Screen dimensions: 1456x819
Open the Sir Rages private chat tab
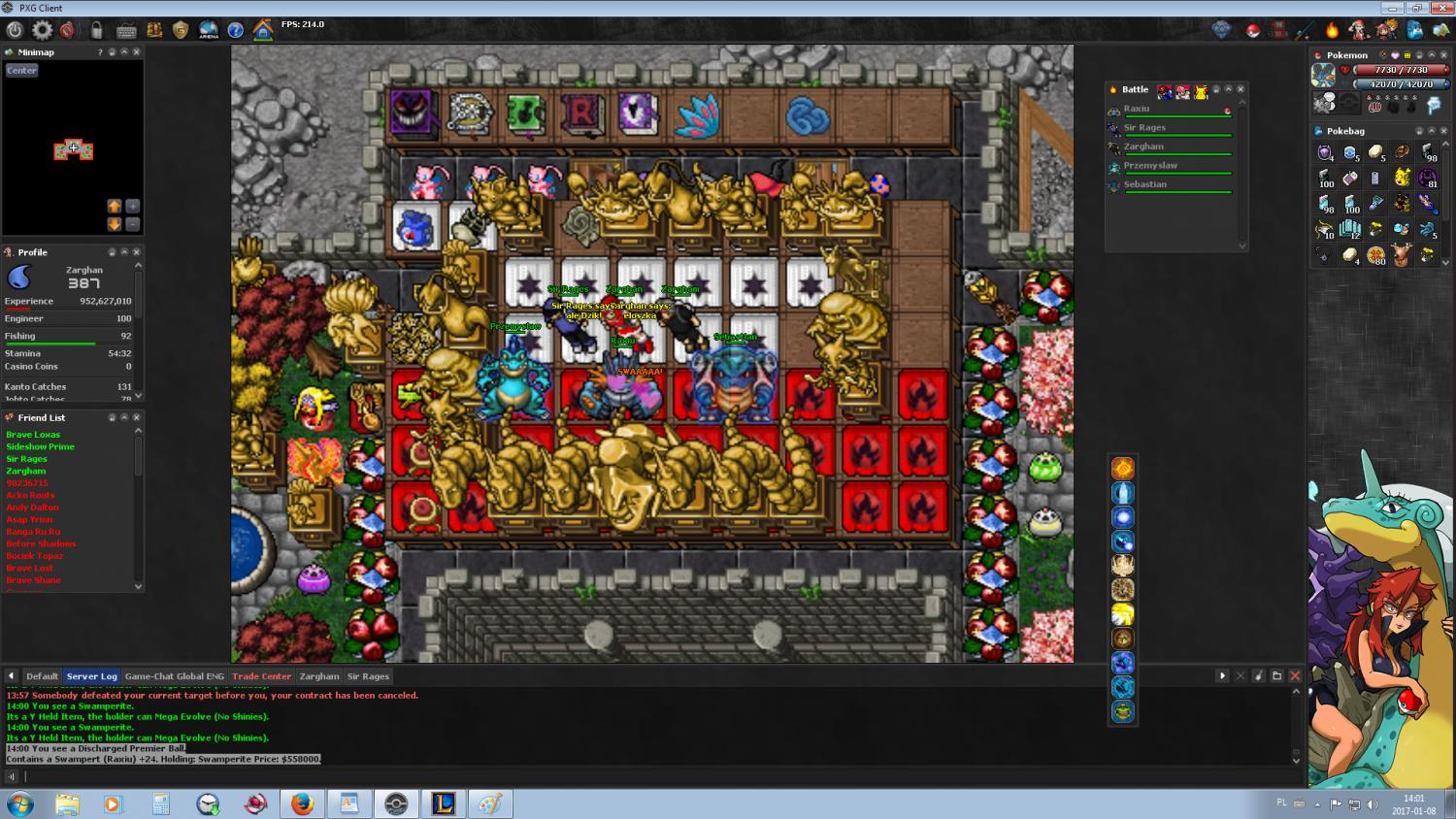(x=368, y=676)
